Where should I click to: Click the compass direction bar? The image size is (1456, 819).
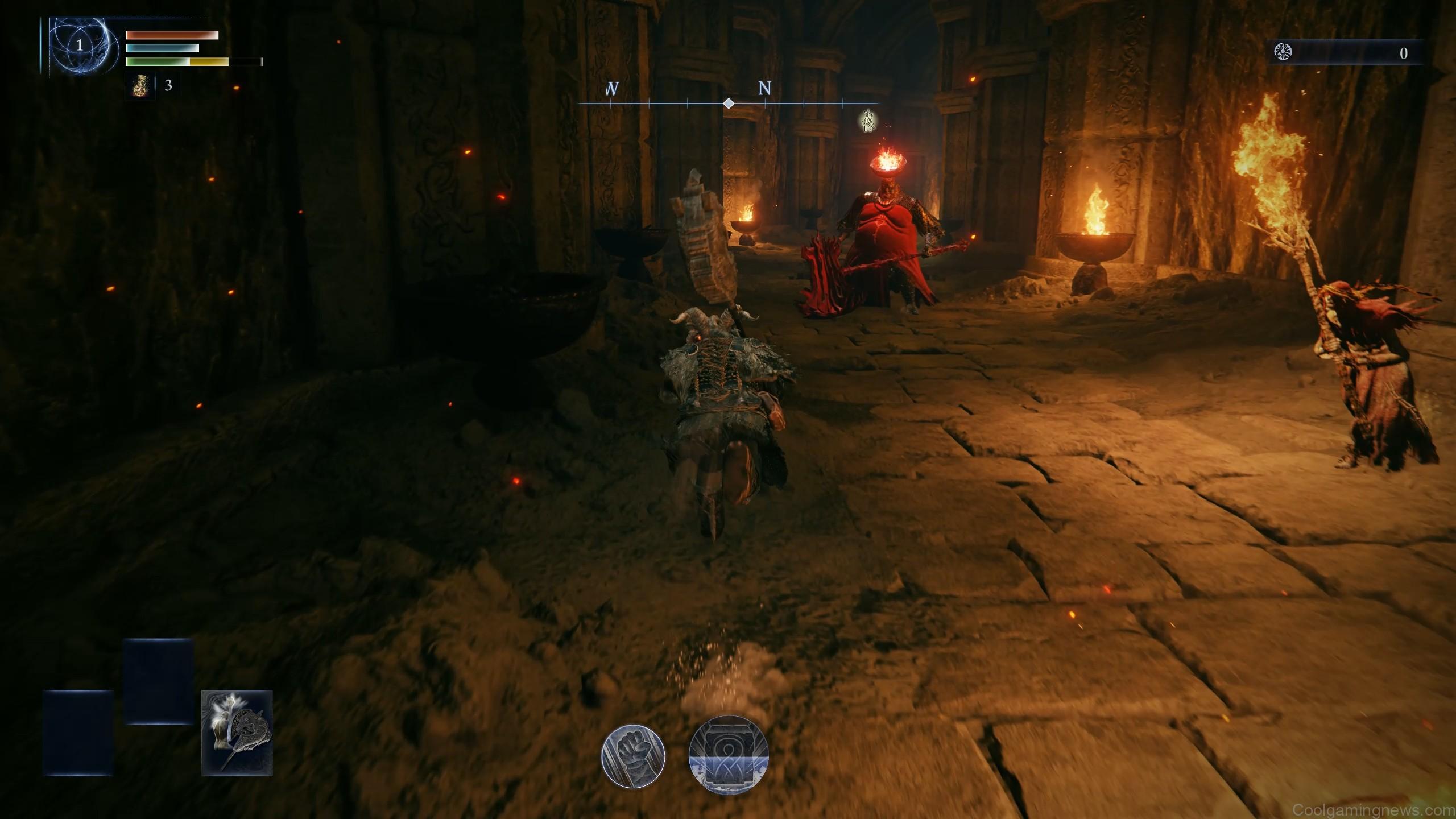[729, 103]
